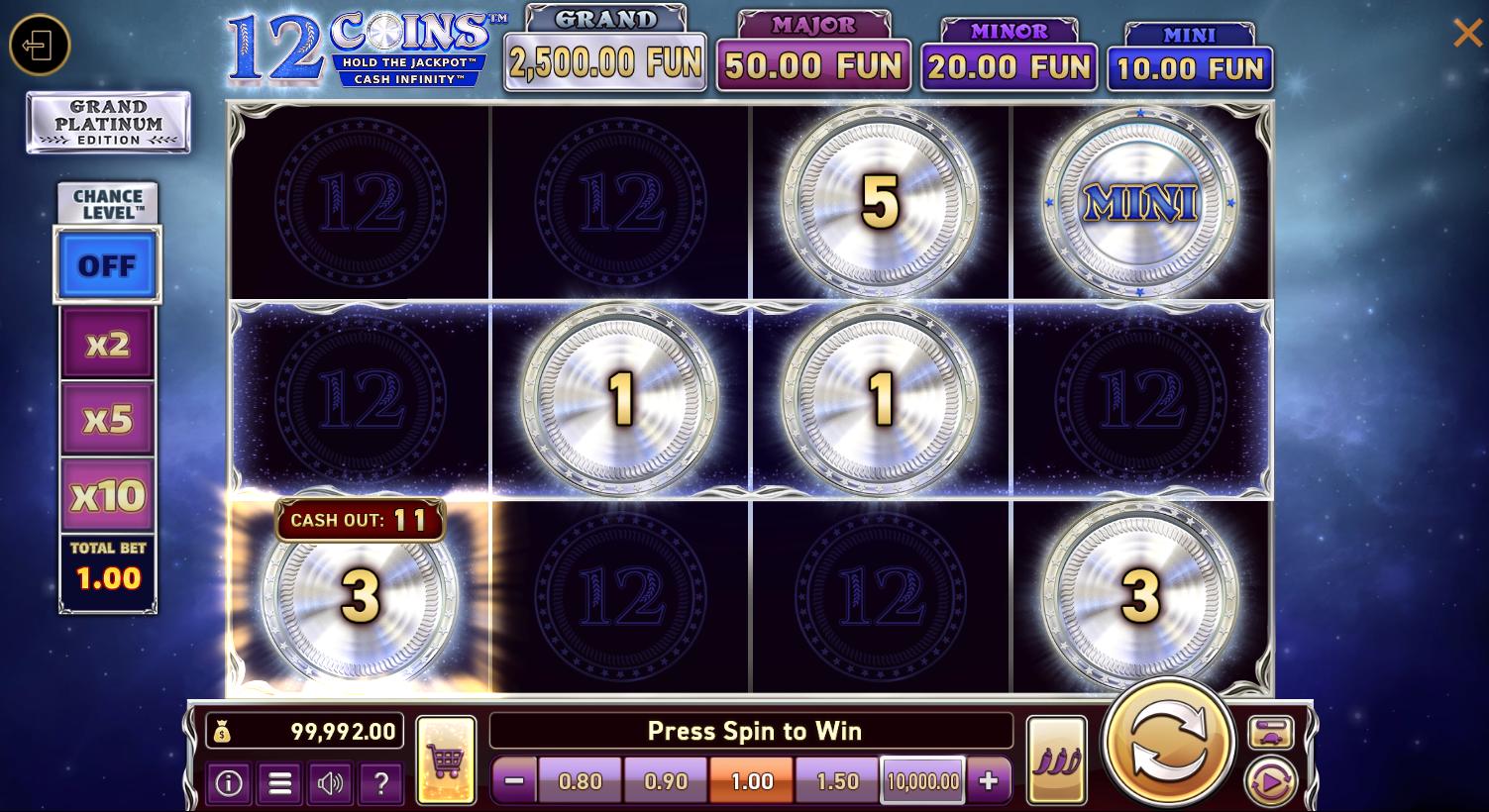The image size is (1489, 812).
Task: Open the shopping cart feature buy option
Action: [447, 761]
